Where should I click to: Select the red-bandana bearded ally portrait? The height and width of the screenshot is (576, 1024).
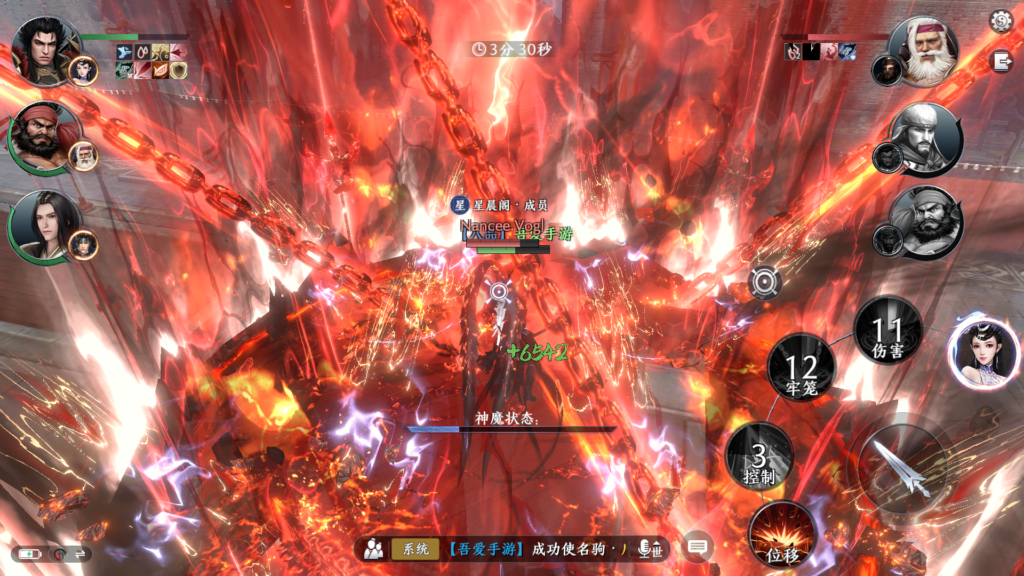click(45, 136)
